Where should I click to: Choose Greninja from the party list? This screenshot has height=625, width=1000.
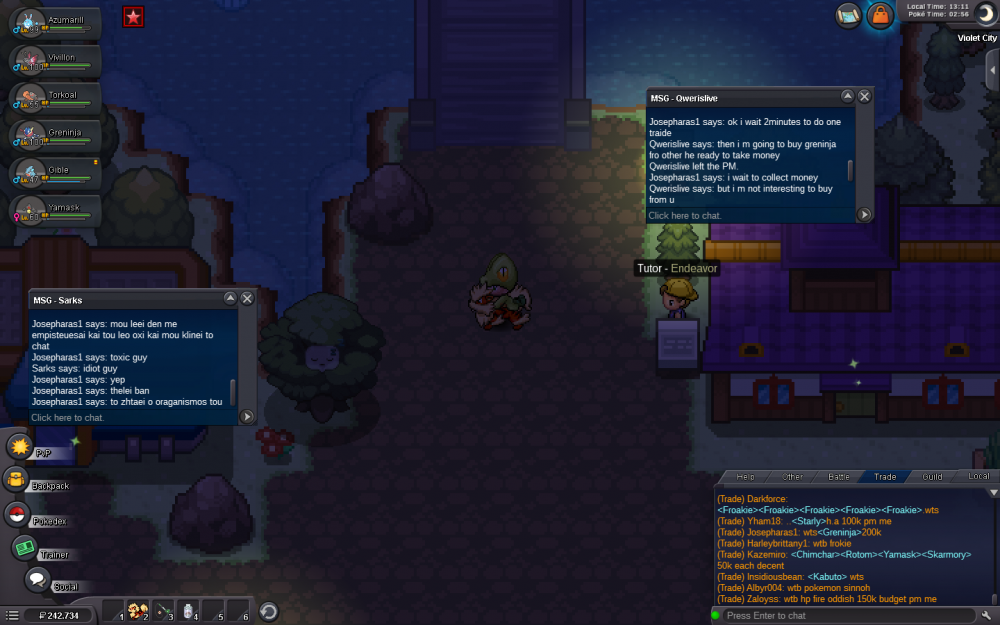pyautogui.click(x=55, y=136)
